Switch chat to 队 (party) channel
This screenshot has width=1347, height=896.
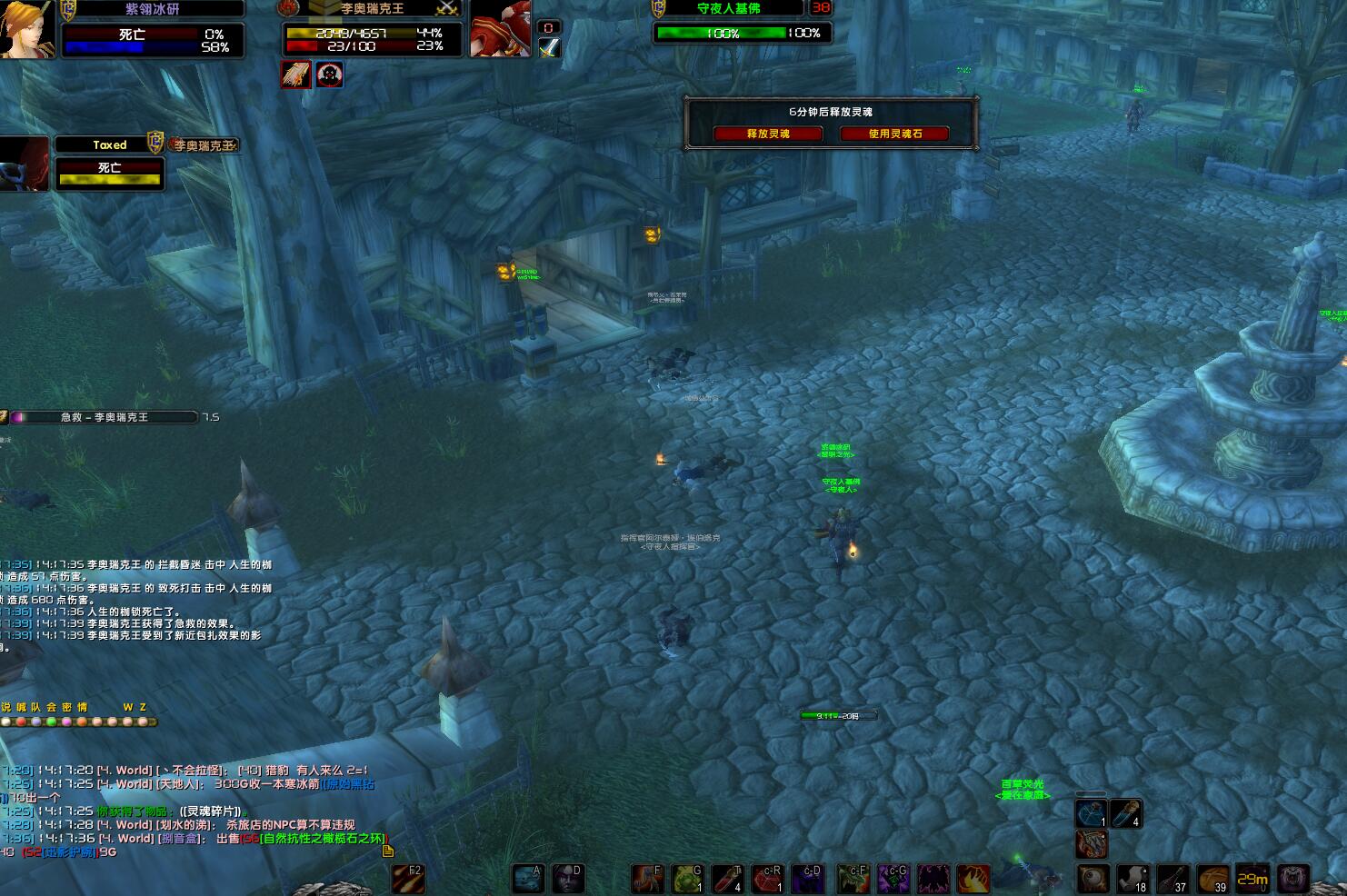pyautogui.click(x=35, y=707)
